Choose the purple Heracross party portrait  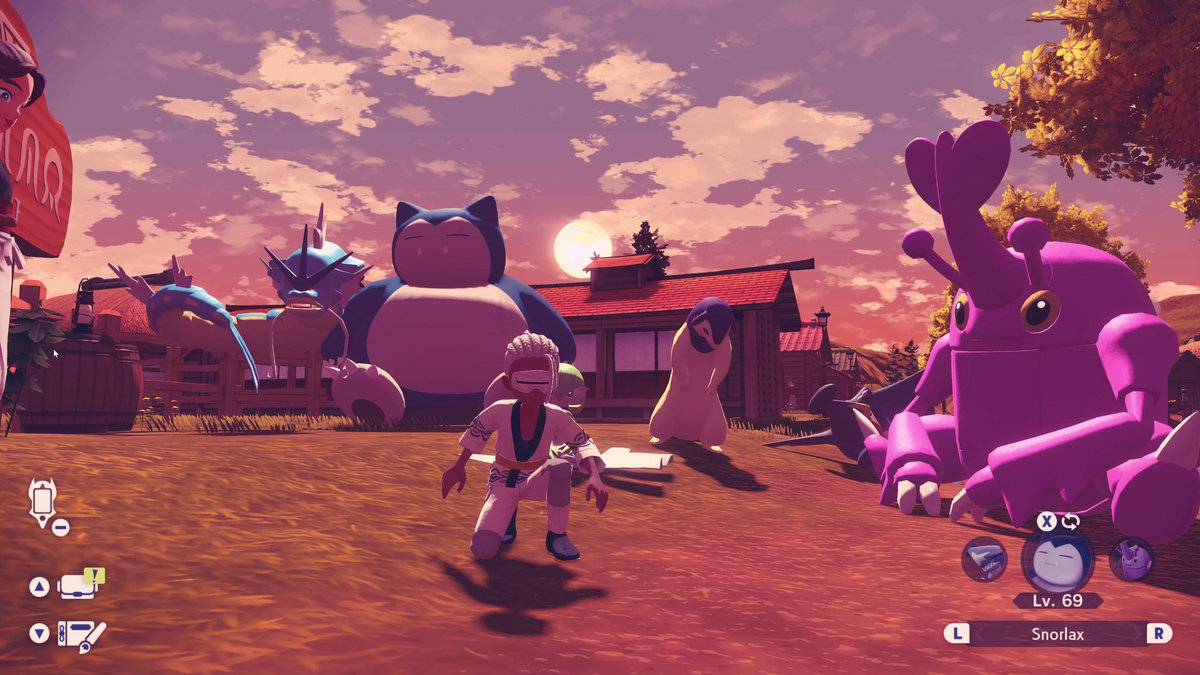[1131, 560]
